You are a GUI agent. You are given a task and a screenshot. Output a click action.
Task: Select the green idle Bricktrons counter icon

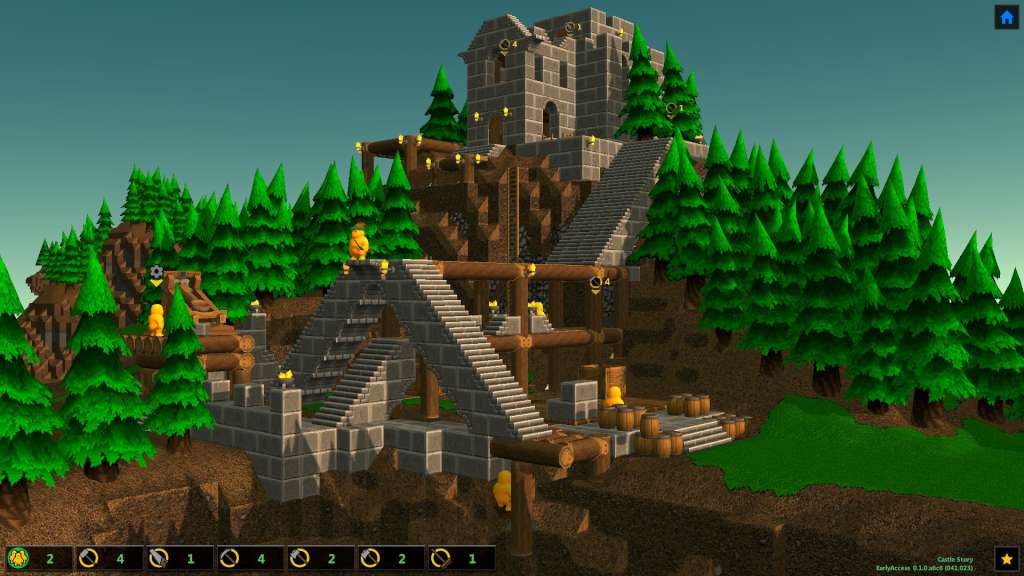(18, 558)
